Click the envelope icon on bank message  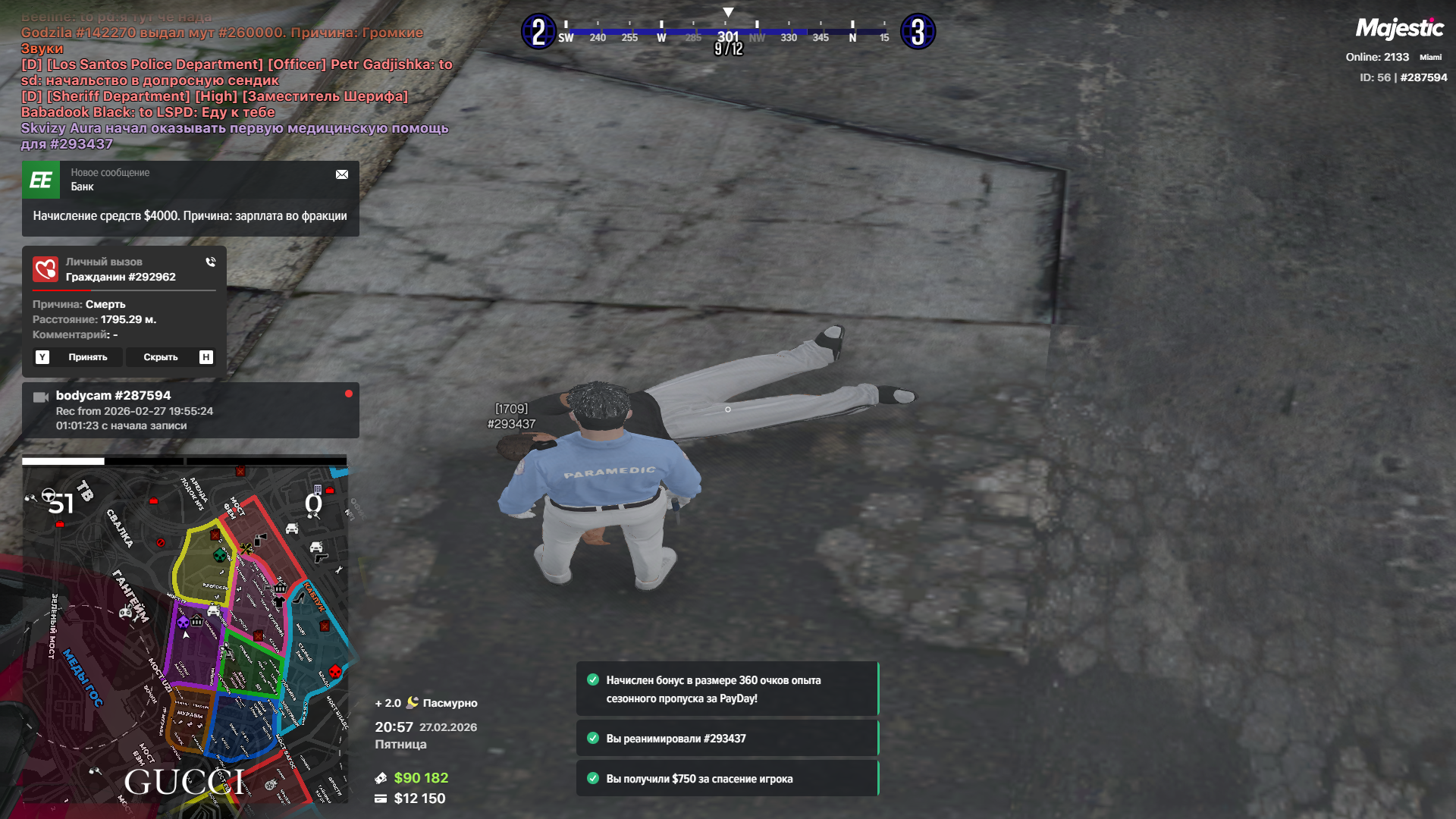[x=342, y=174]
